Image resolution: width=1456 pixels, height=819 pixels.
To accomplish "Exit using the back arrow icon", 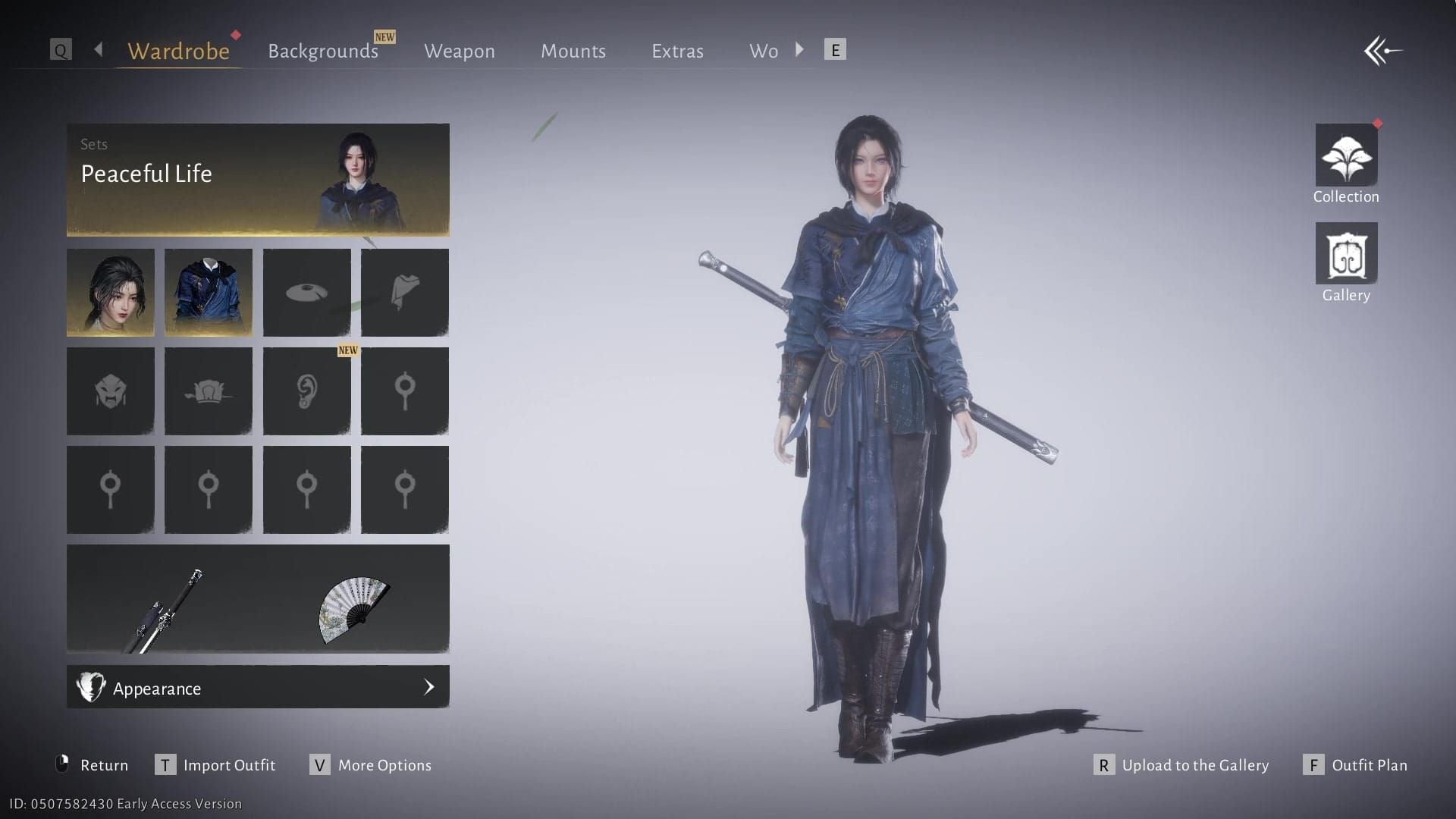I will click(x=1382, y=51).
